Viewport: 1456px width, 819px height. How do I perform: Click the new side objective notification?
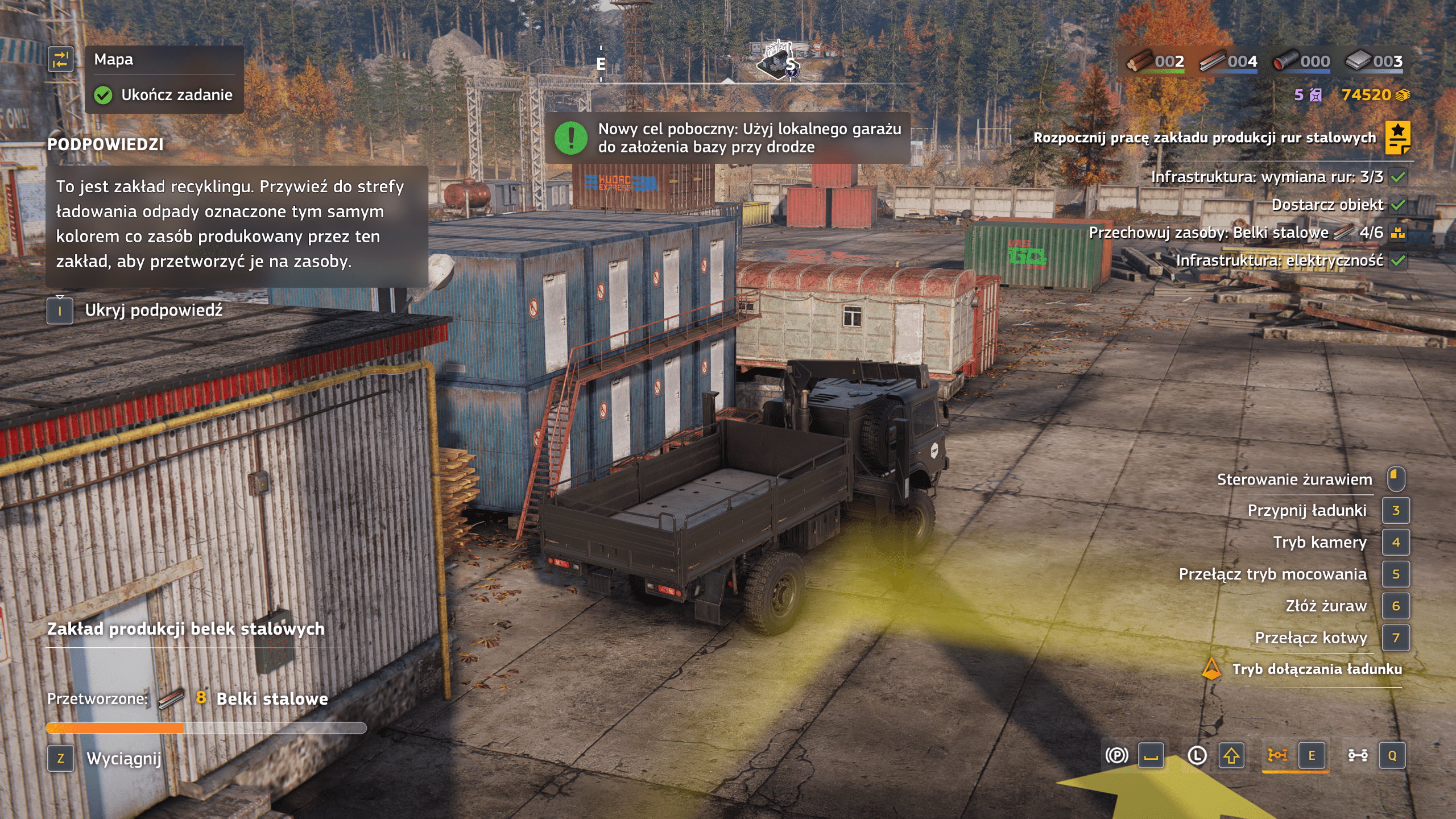[728, 138]
